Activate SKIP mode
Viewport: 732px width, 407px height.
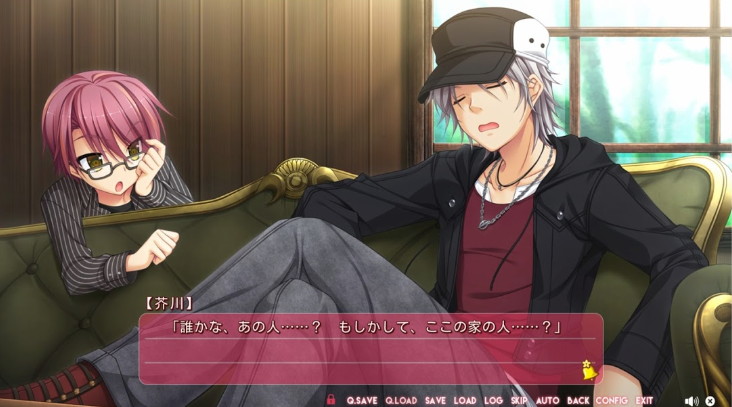(520, 401)
